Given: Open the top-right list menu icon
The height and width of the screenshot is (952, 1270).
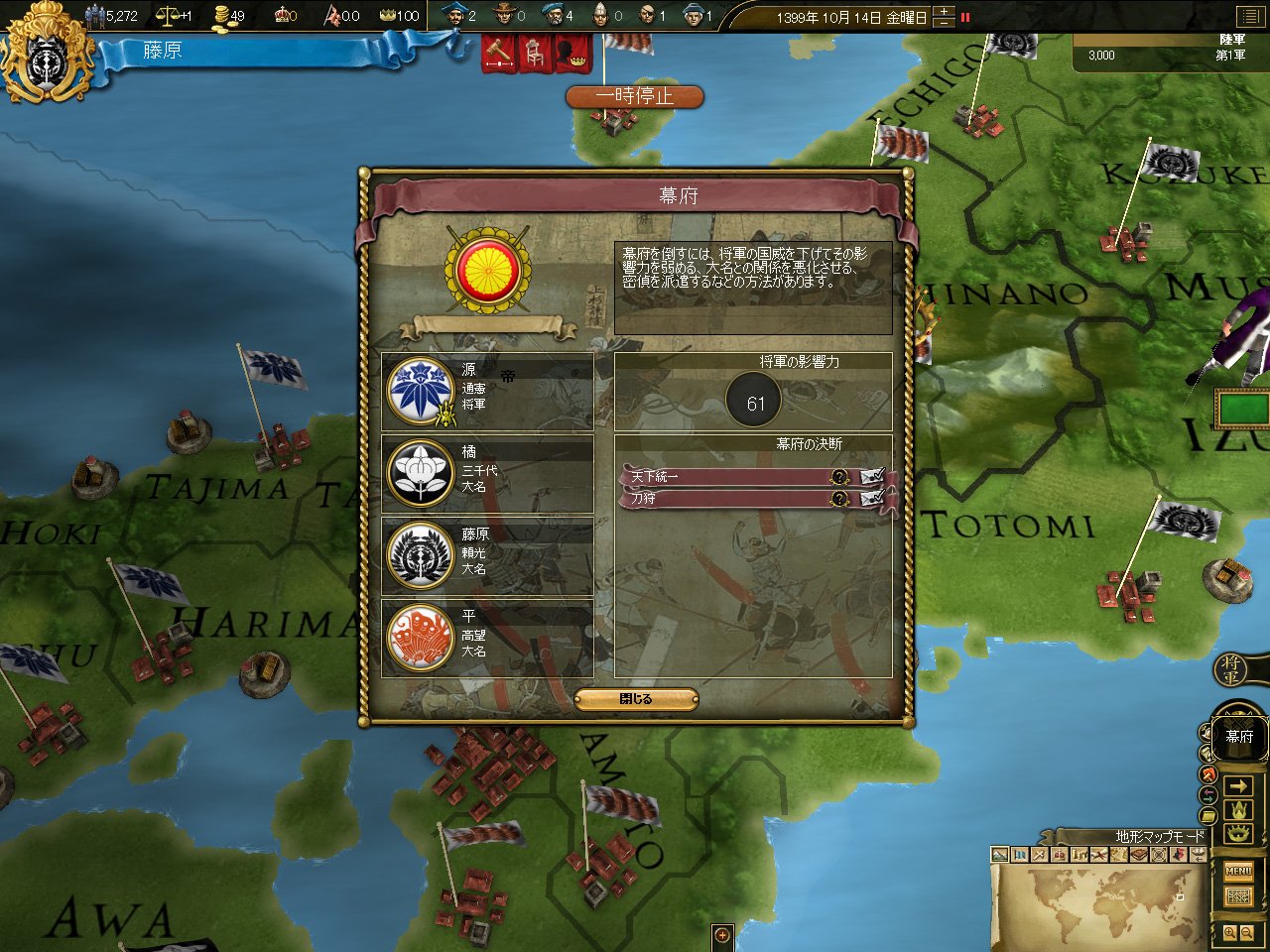Looking at the screenshot, I should pyautogui.click(x=1248, y=16).
